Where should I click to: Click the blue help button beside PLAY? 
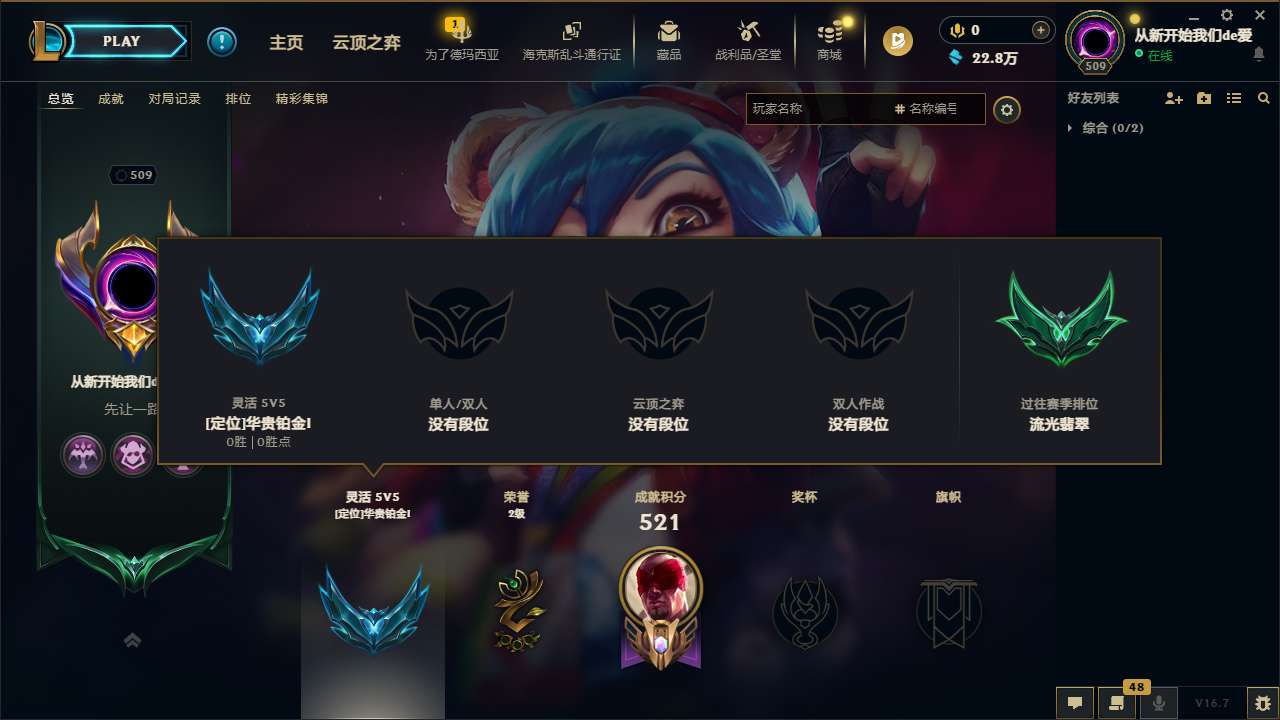coord(221,41)
